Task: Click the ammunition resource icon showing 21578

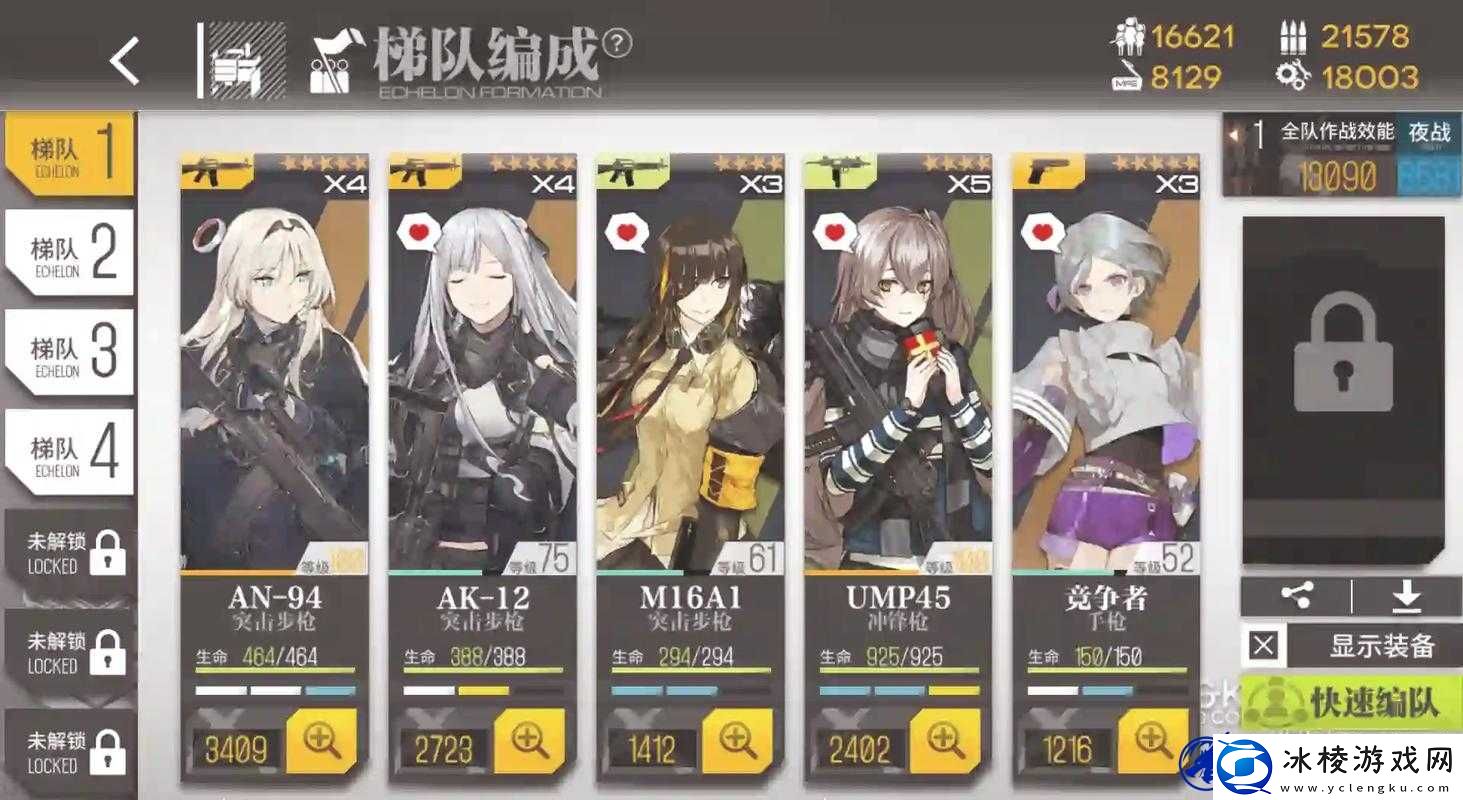Action: [1297, 38]
